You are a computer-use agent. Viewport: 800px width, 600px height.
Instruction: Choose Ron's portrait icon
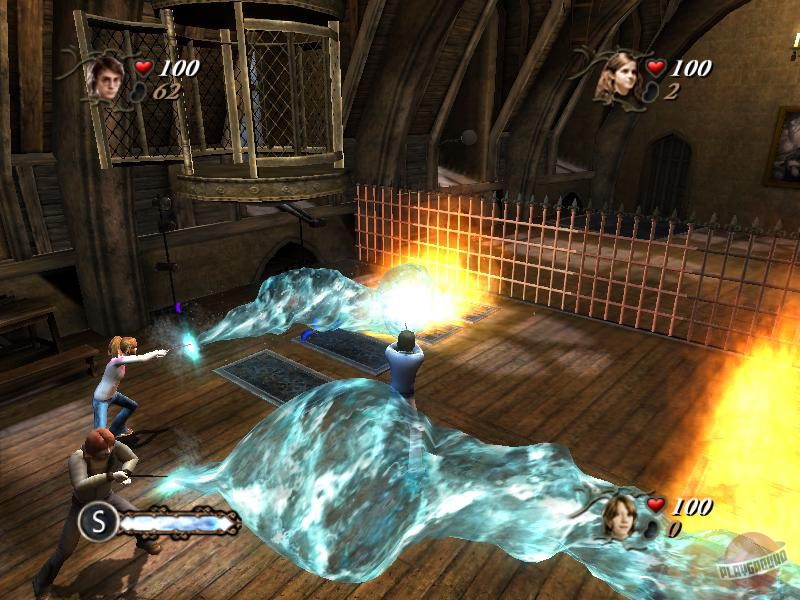618,513
